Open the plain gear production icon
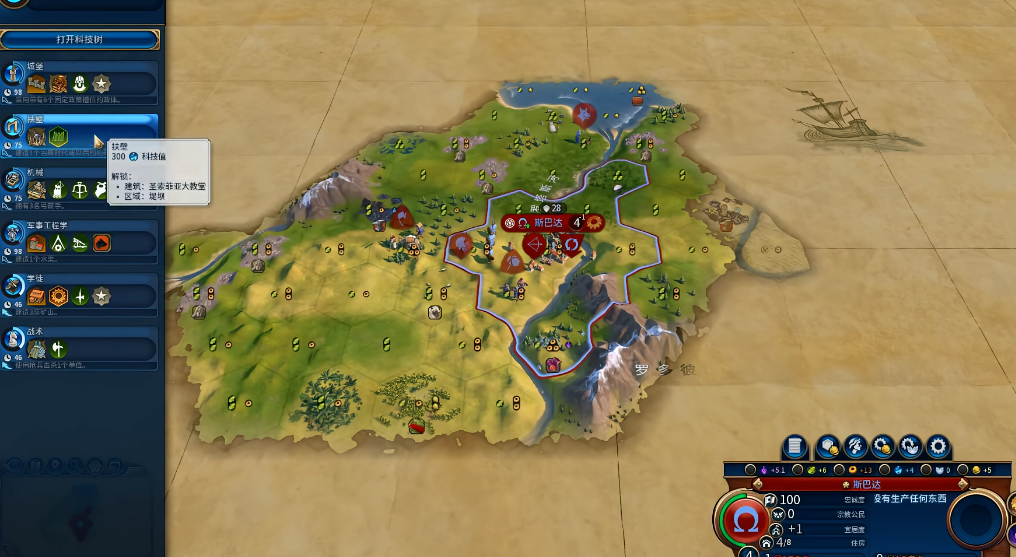 click(x=938, y=446)
